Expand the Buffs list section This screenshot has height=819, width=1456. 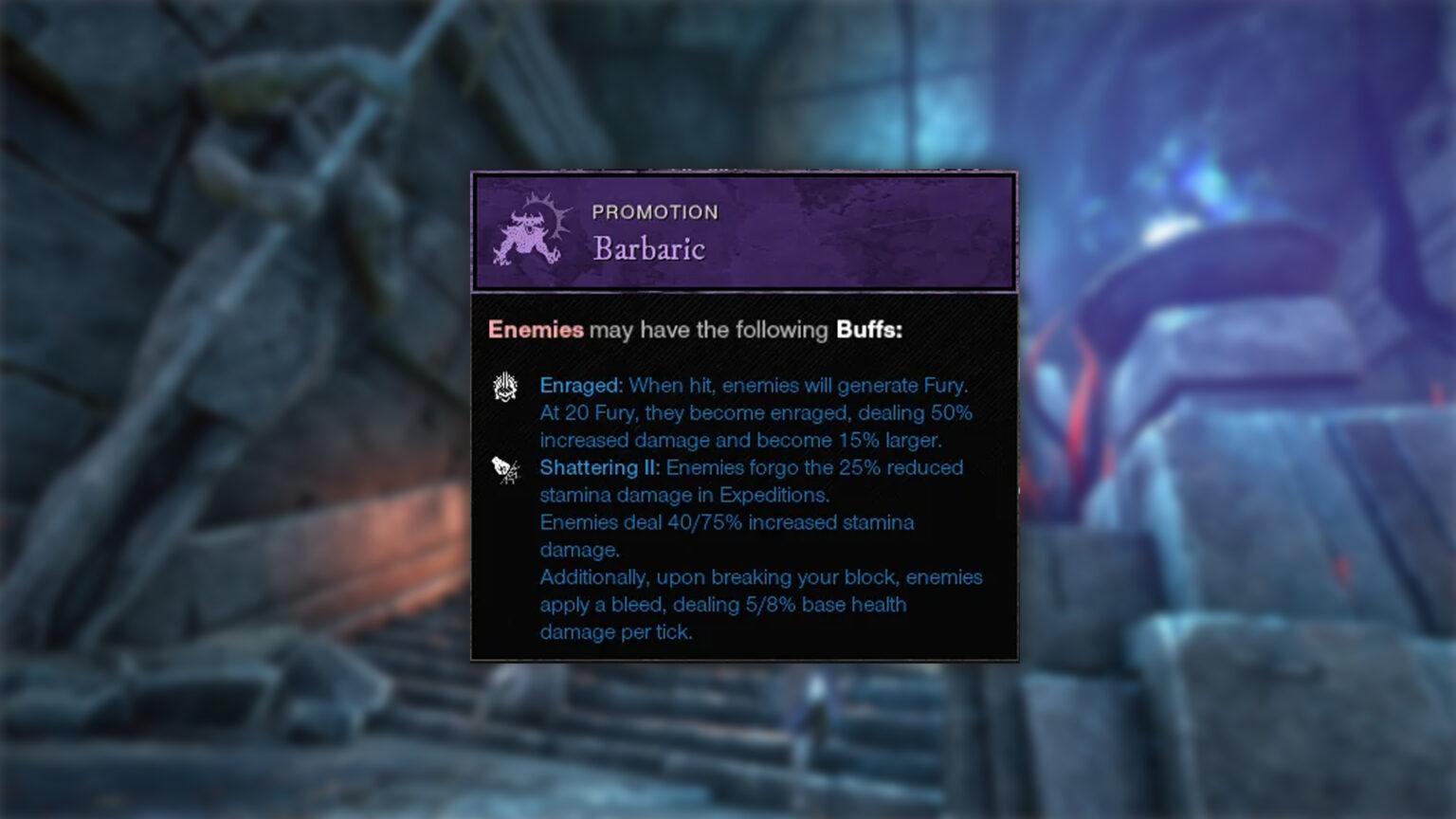coord(869,330)
